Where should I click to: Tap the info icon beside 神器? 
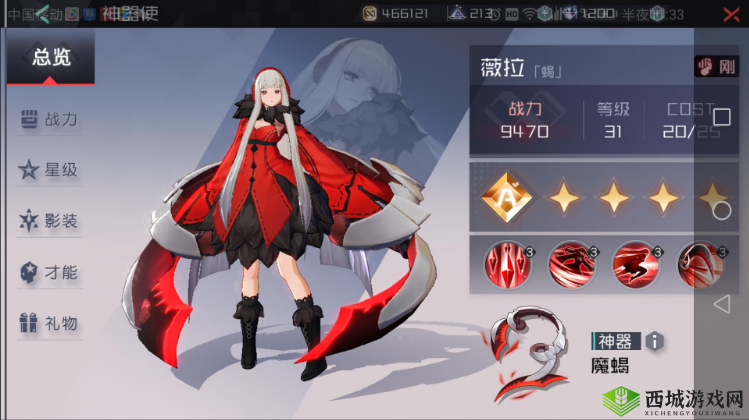[655, 341]
